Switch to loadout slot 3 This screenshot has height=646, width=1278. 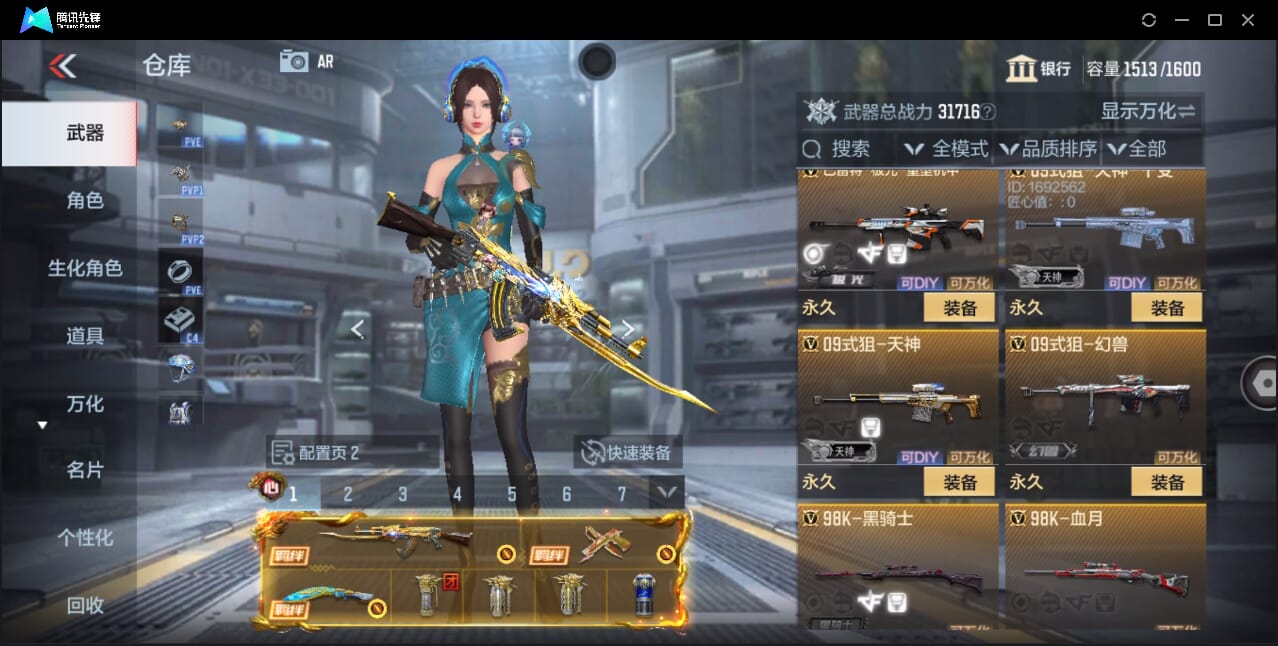[x=402, y=494]
